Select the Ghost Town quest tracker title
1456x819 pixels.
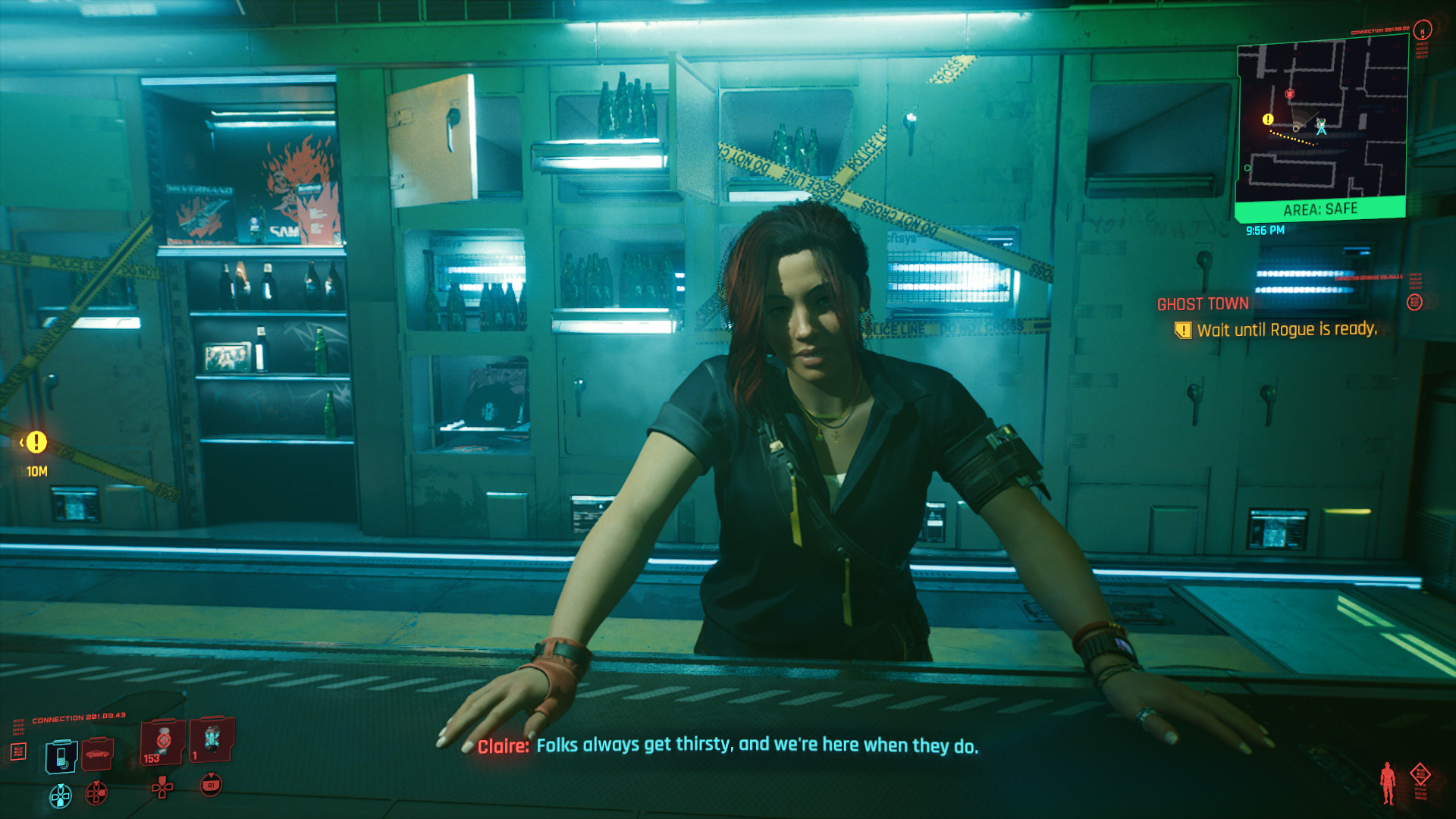(1203, 304)
